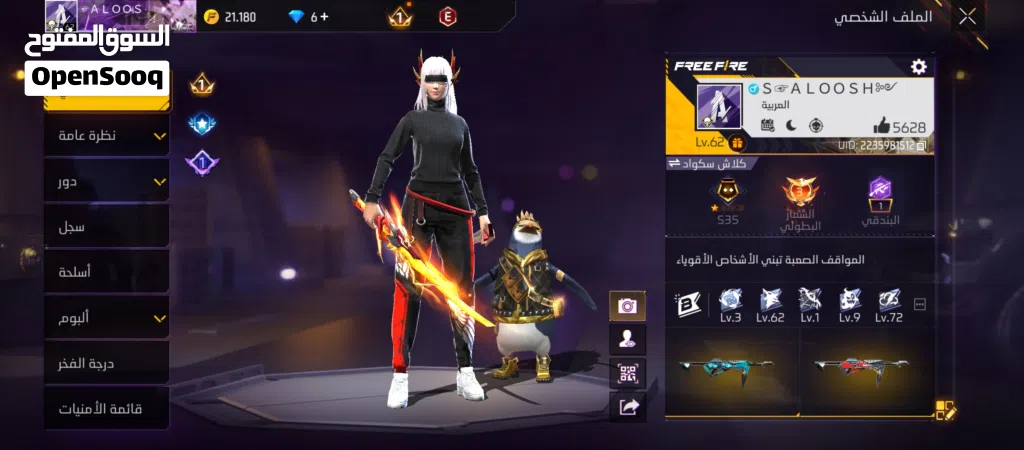Show the قائمة الأمنيات (Wishlist) section
The width and height of the screenshot is (1024, 450).
pyautogui.click(x=106, y=408)
